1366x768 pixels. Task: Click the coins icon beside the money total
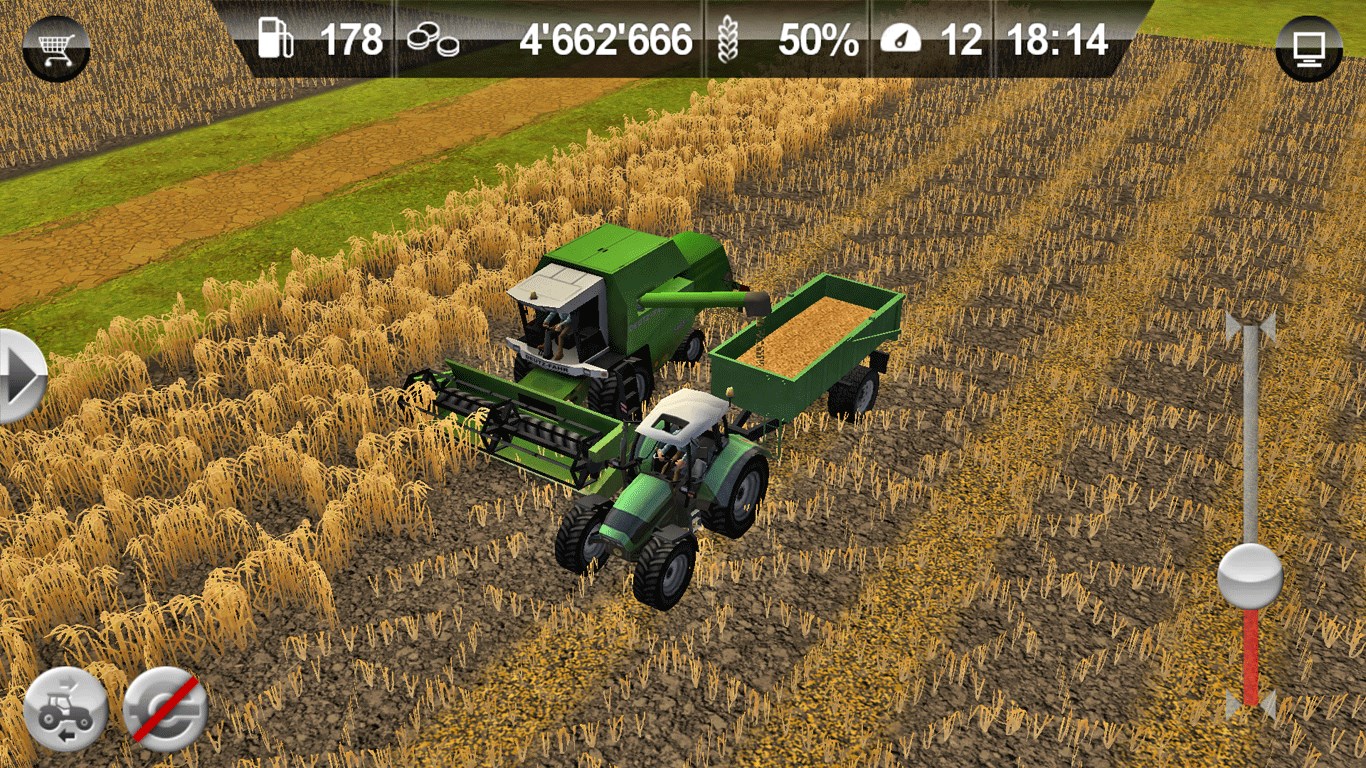tap(432, 40)
